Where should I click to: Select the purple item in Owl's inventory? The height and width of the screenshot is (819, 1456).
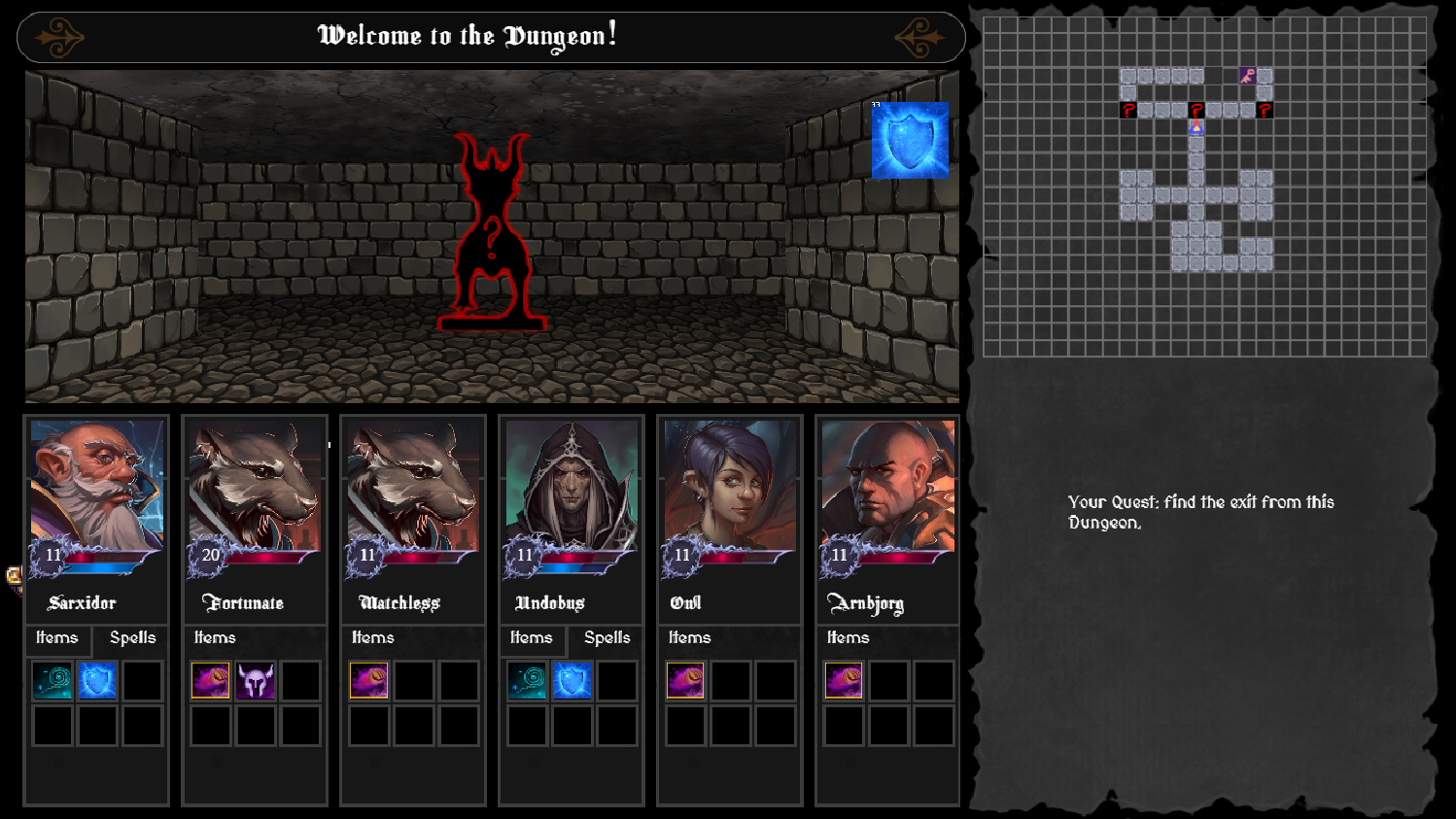(x=685, y=681)
